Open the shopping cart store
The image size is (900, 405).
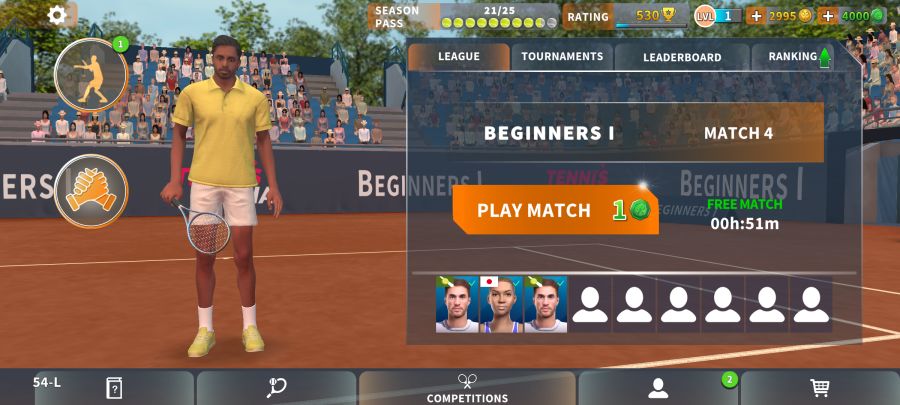820,388
